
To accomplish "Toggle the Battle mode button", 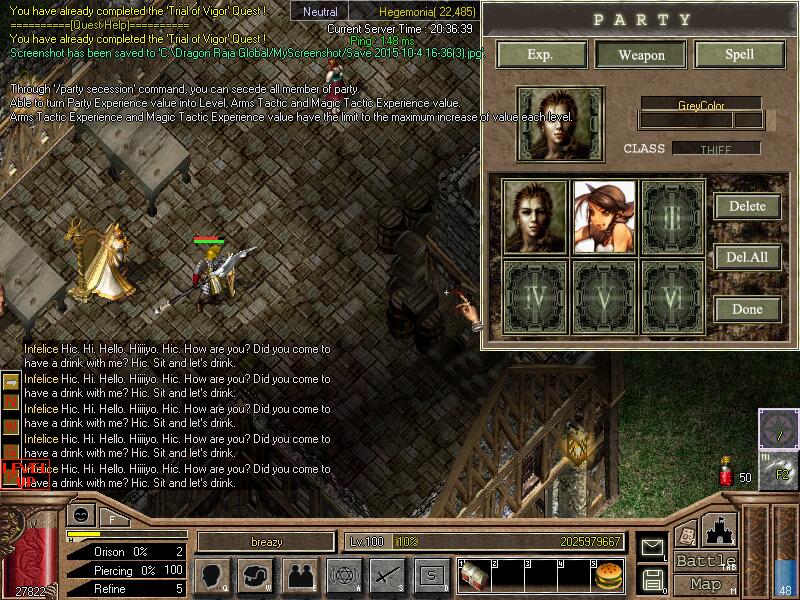I will coord(706,561).
